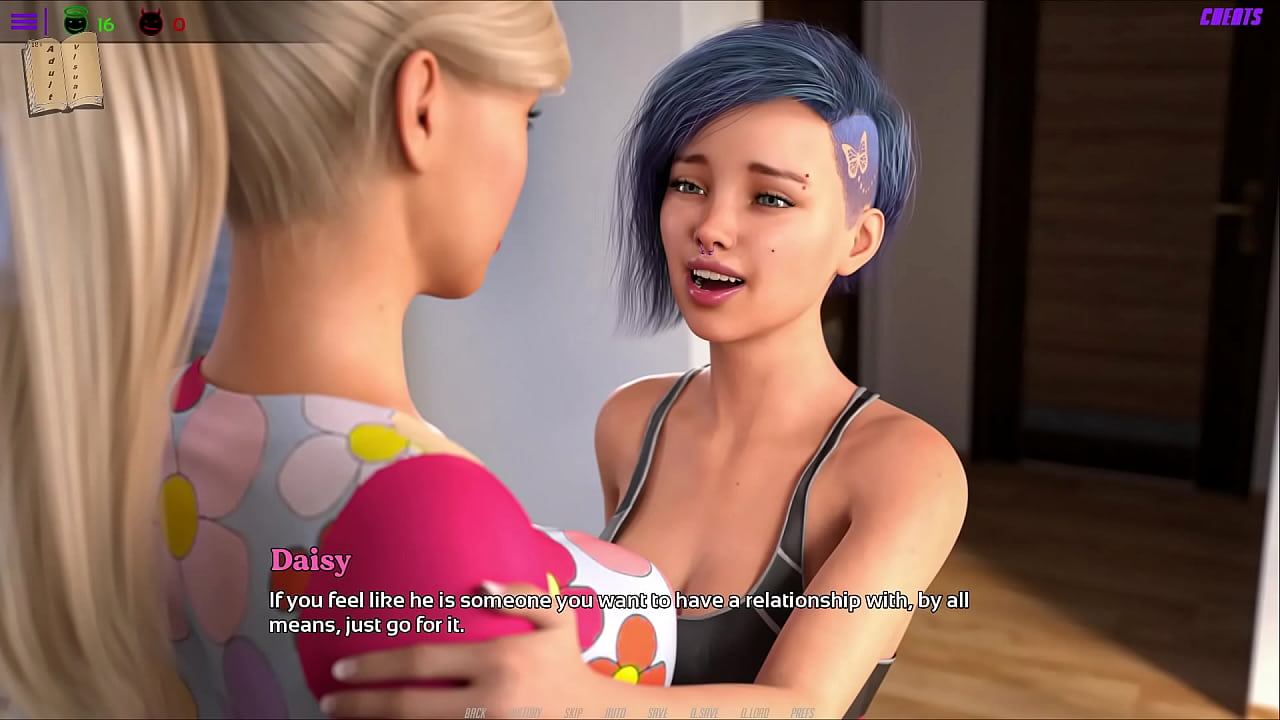Screen dimensions: 1280x720
Task: Quick load with Q.Load
Action: point(756,713)
